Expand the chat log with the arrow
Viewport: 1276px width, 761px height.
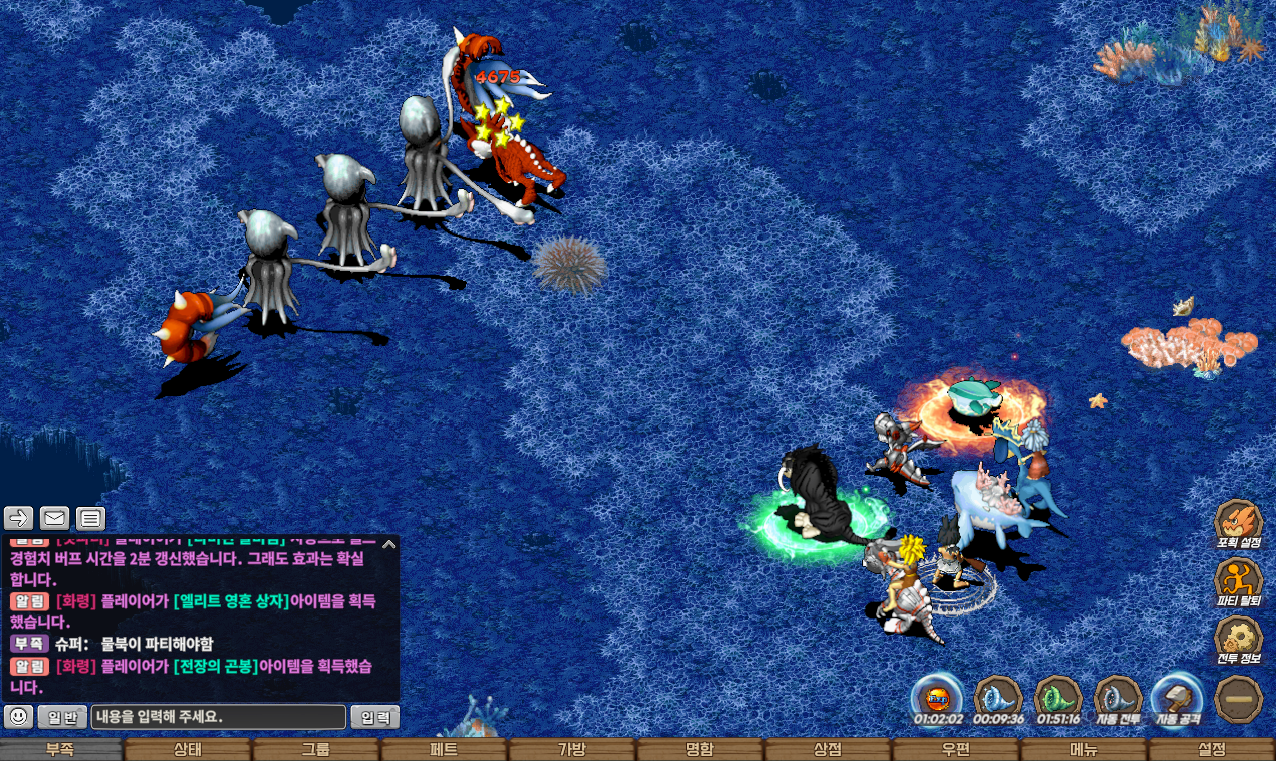pyautogui.click(x=389, y=545)
